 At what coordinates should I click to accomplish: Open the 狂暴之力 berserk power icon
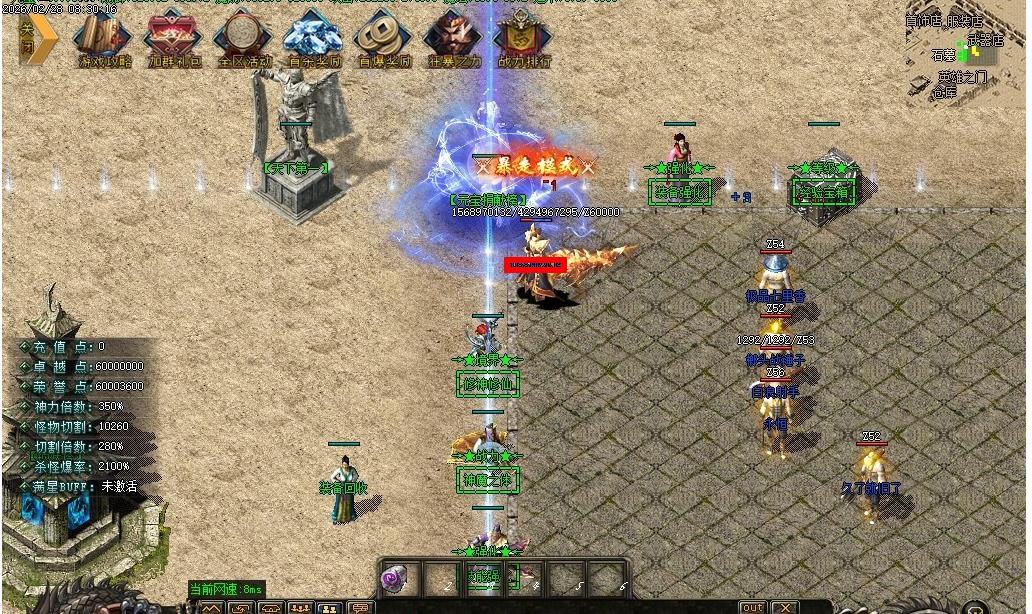[454, 40]
